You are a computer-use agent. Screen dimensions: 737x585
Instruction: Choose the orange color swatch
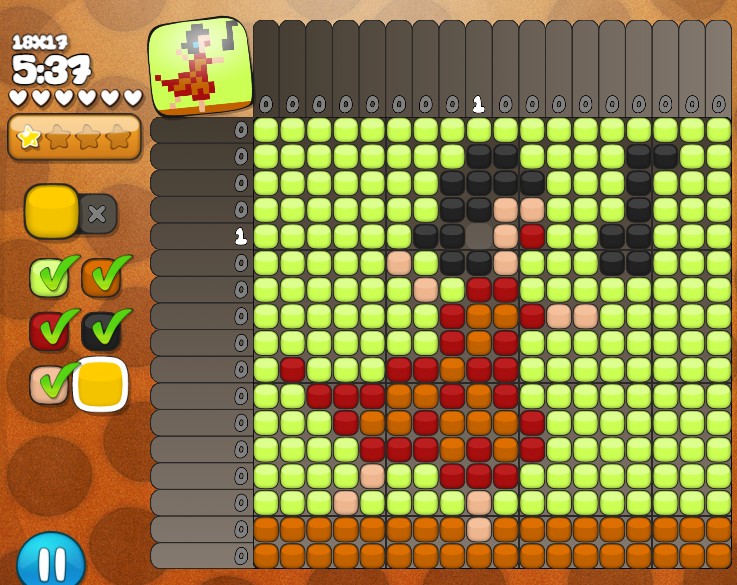point(101,278)
